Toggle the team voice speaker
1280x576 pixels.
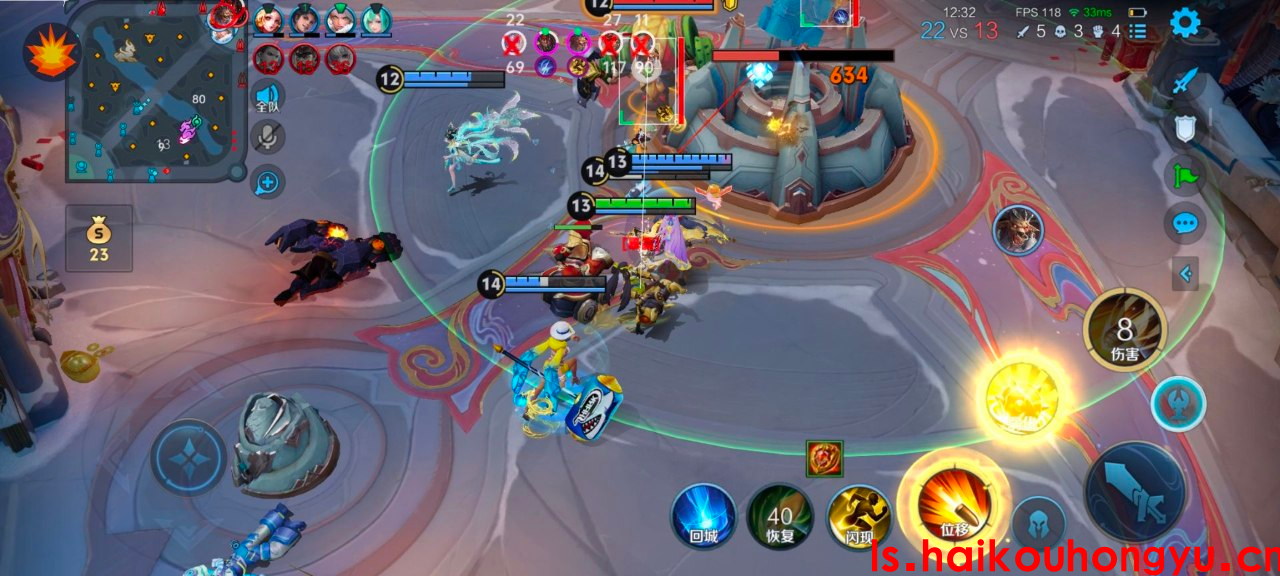(x=268, y=98)
